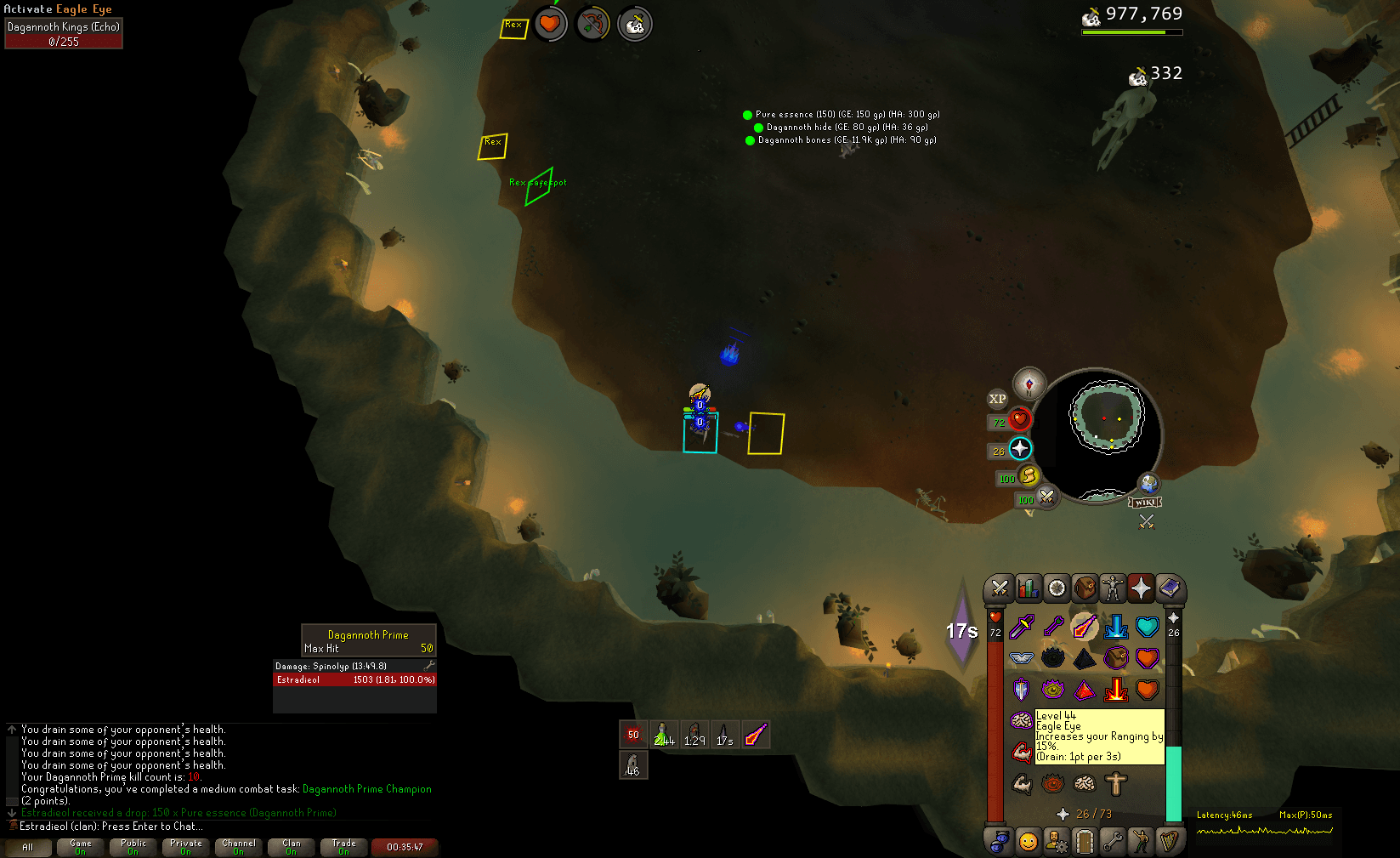Open the music player harp tab
The height and width of the screenshot is (858, 1400).
(x=1170, y=842)
